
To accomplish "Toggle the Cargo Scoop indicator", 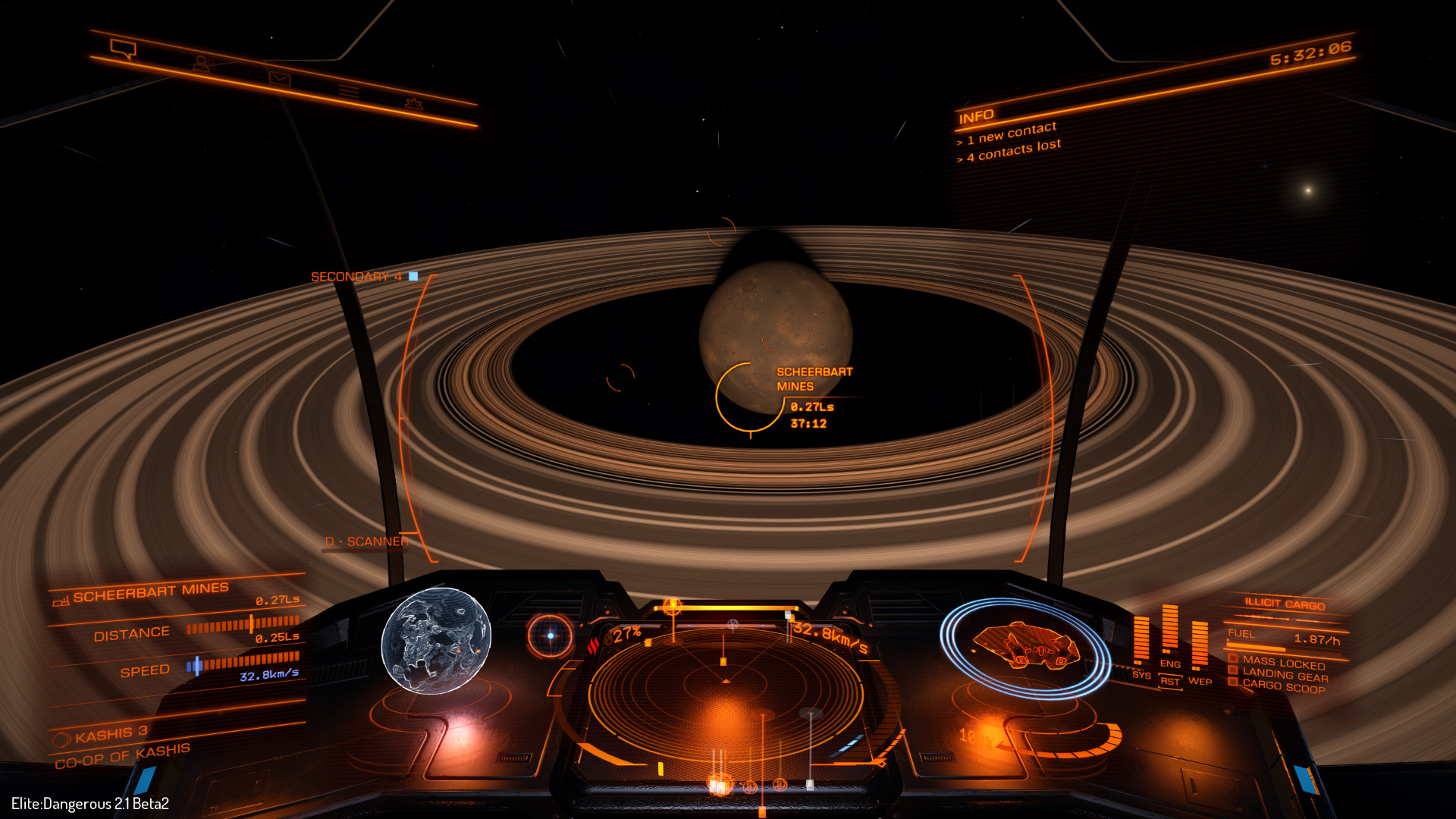I will coord(1283,686).
